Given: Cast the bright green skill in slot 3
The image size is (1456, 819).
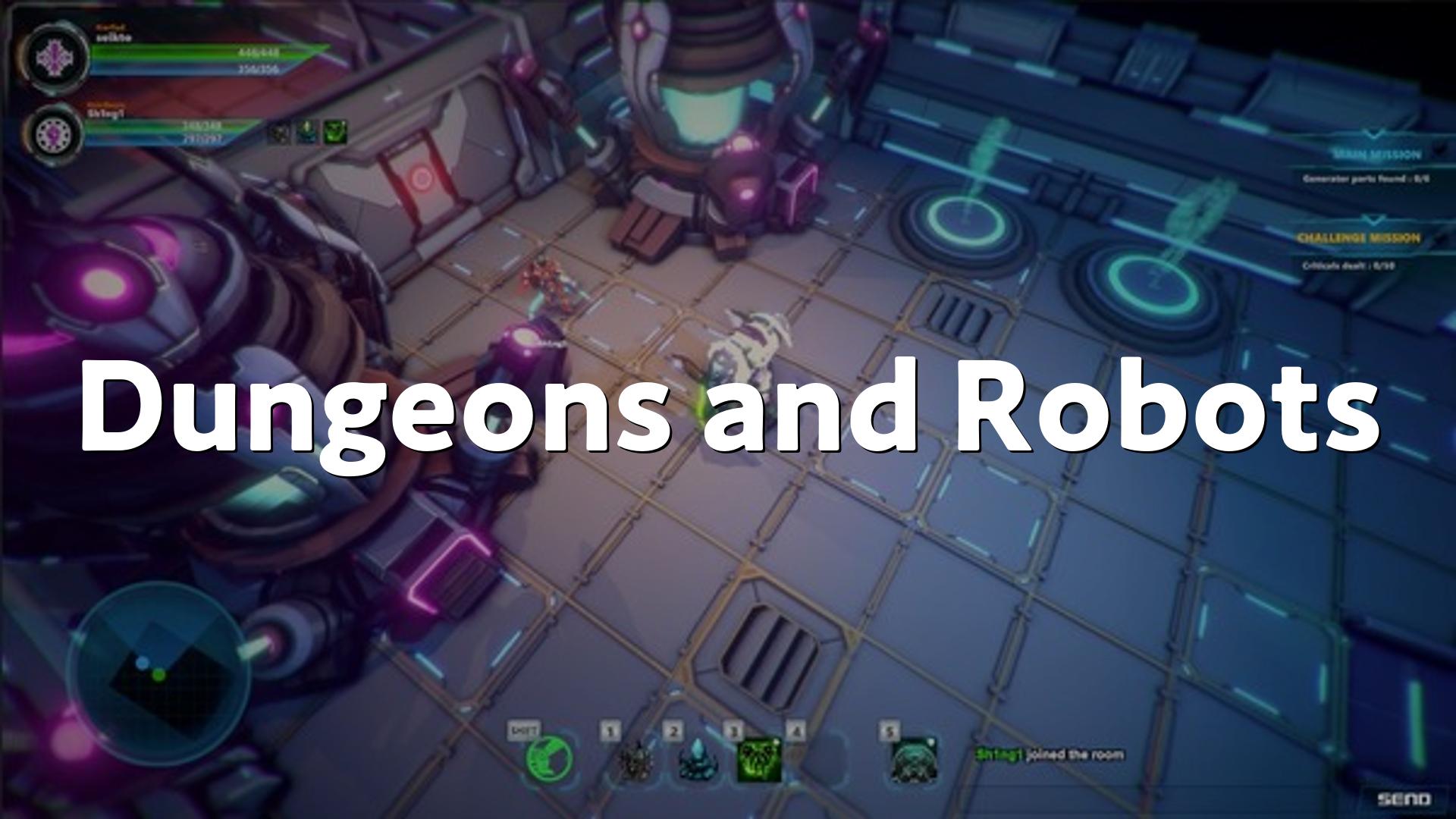Looking at the screenshot, I should [758, 759].
